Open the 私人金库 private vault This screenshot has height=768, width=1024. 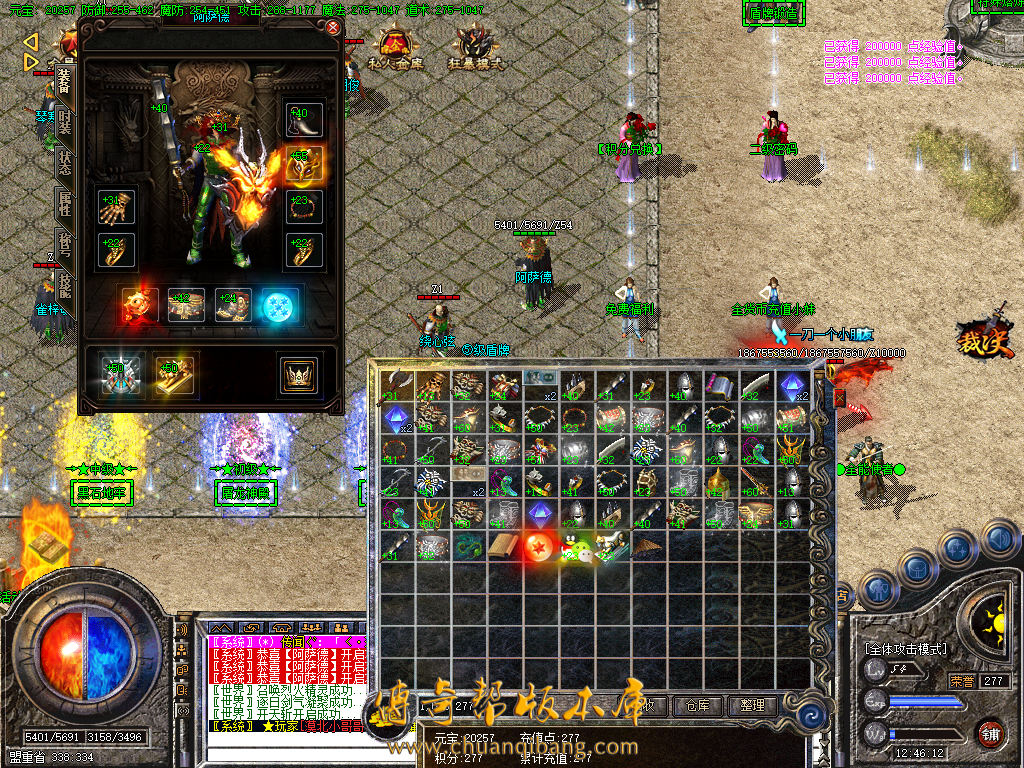(396, 47)
